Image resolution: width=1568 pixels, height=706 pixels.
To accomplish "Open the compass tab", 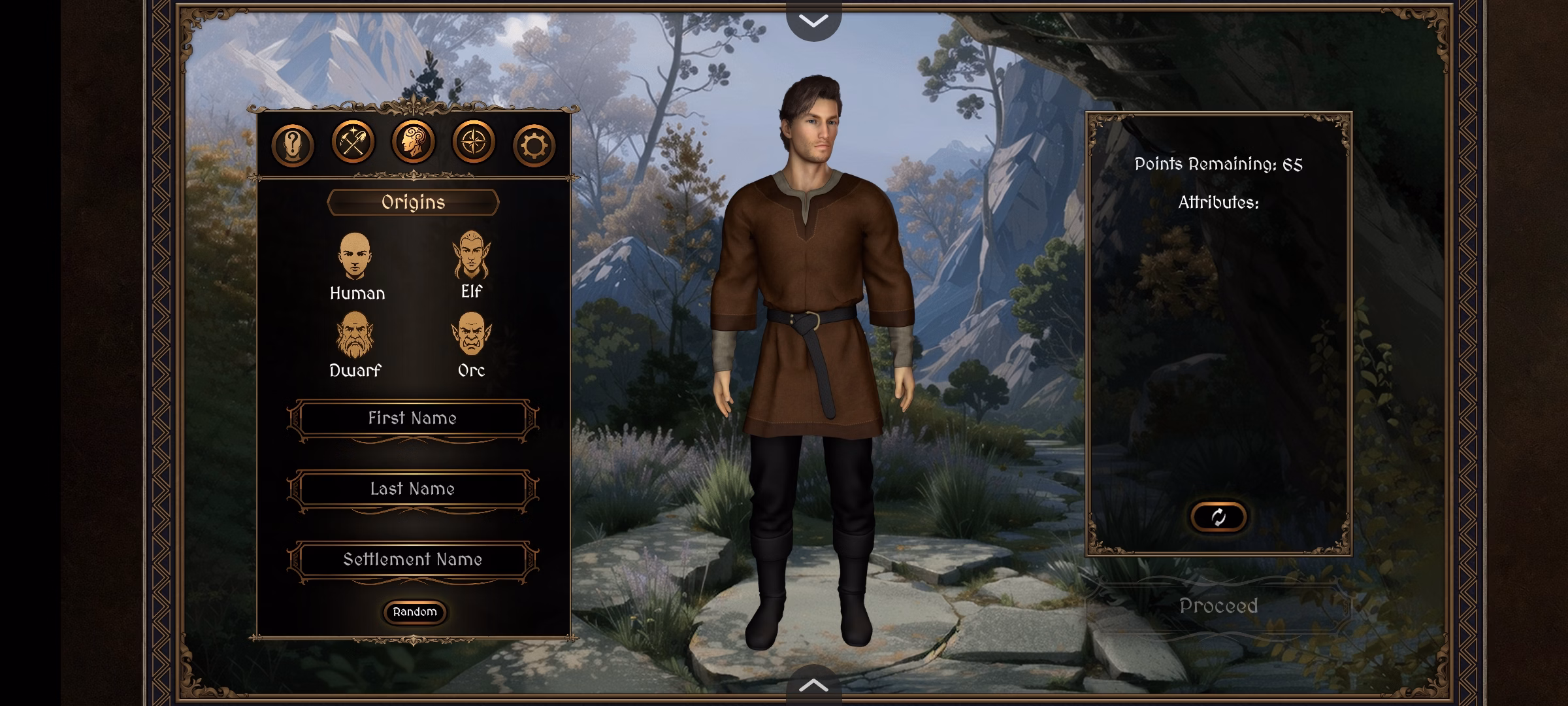I will (x=473, y=142).
